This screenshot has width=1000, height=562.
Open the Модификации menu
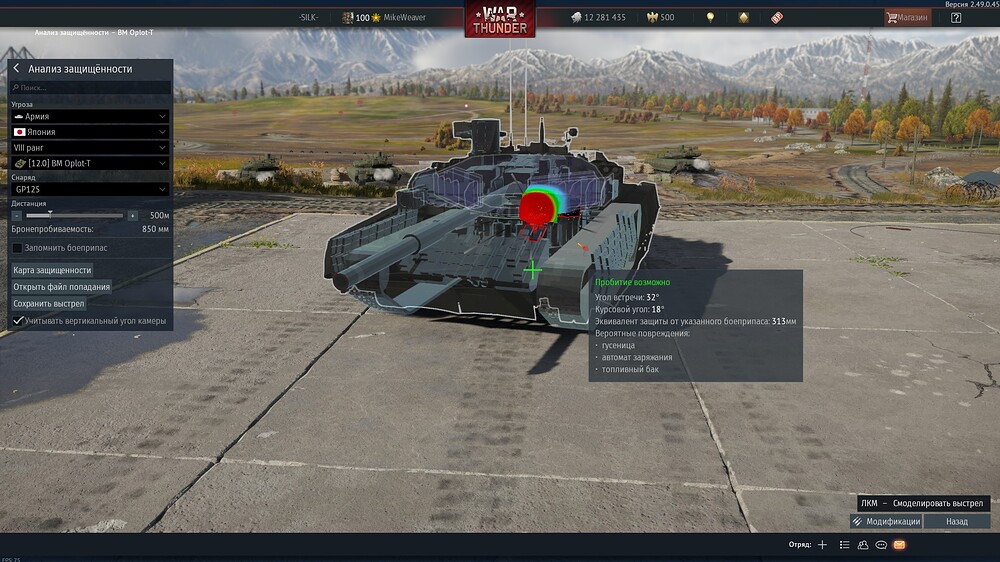pos(886,521)
